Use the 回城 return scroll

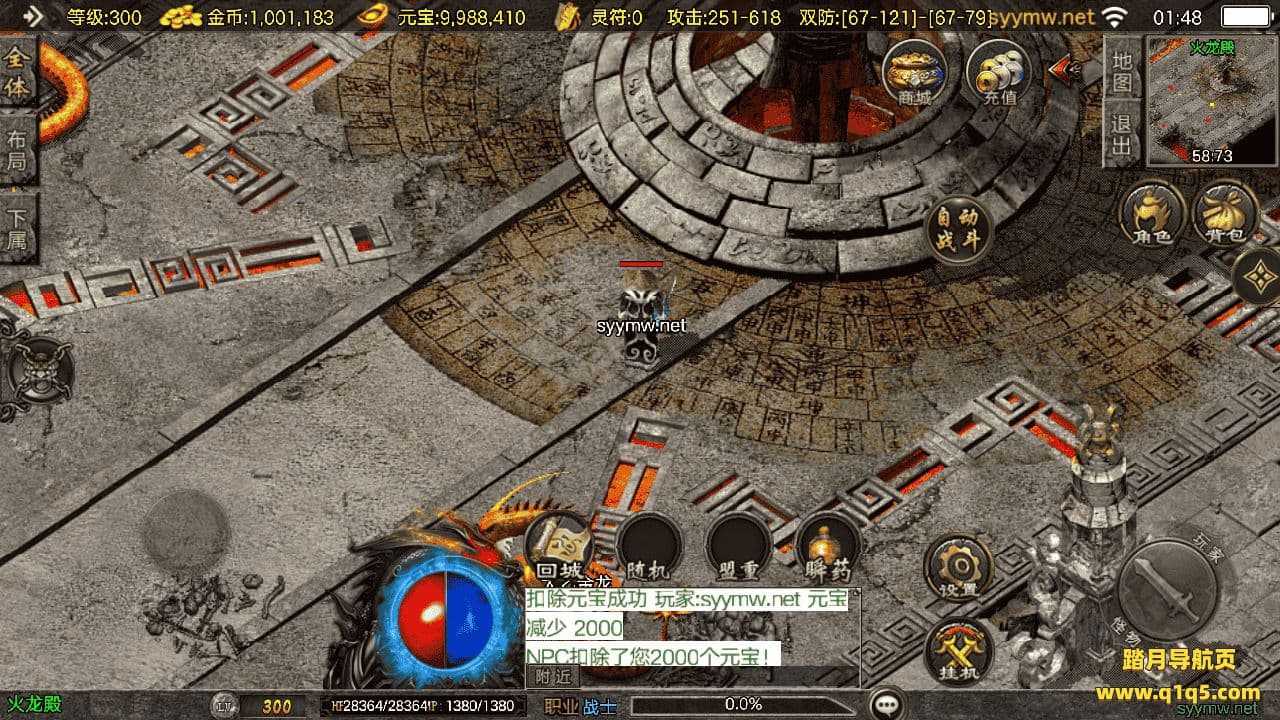558,546
